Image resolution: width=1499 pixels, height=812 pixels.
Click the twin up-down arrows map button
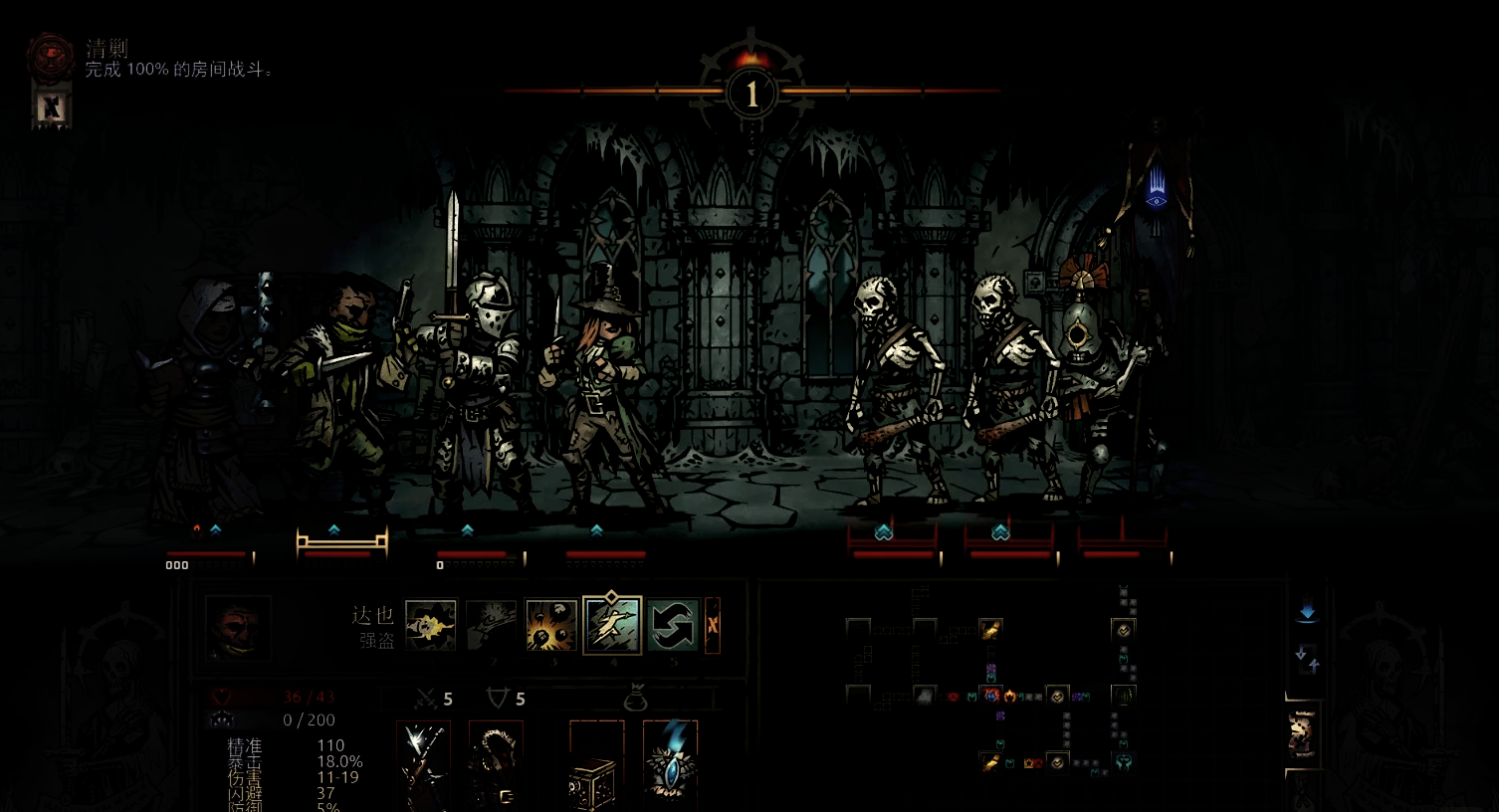click(1307, 657)
